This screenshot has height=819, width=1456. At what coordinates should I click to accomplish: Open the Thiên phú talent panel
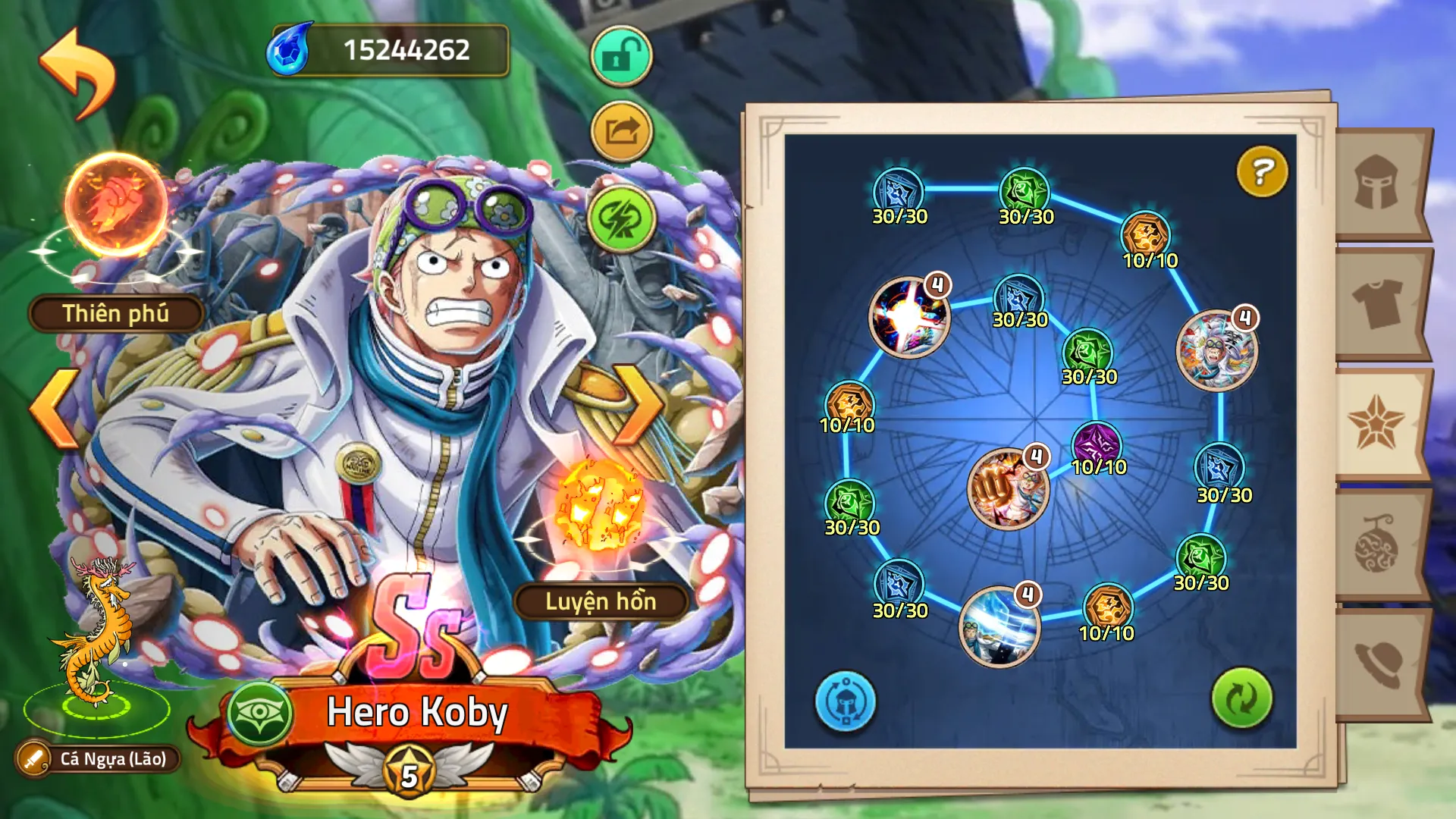(115, 313)
